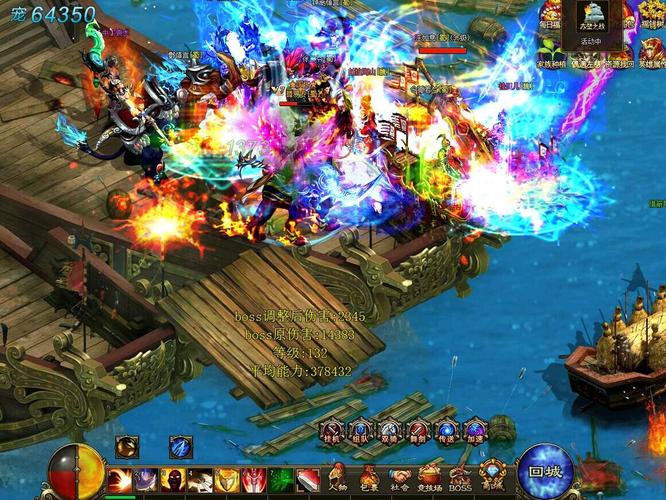Open the 商城 diamond shop
666x500 pixels.
point(492,474)
